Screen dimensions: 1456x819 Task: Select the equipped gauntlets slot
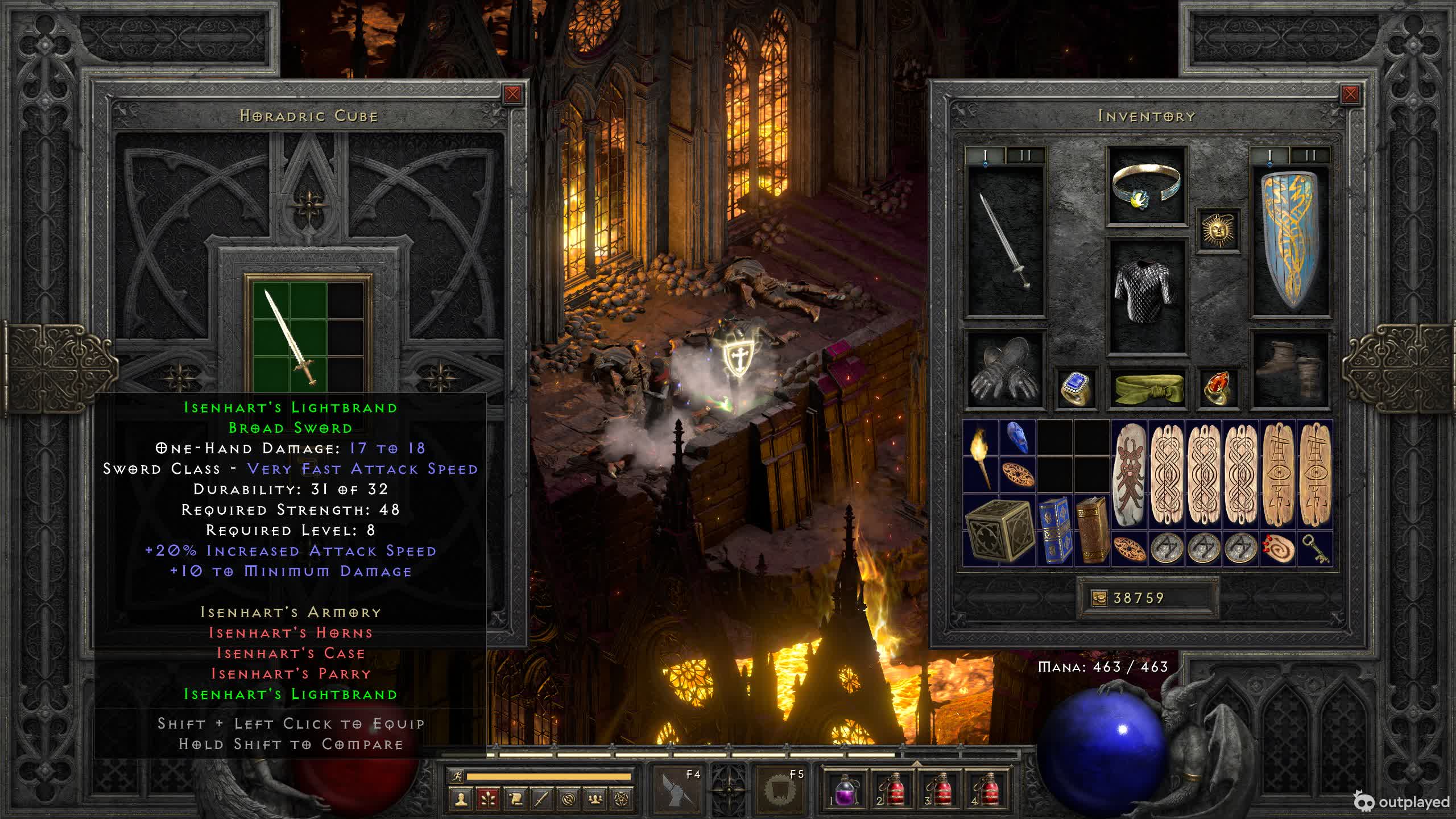pos(1005,370)
